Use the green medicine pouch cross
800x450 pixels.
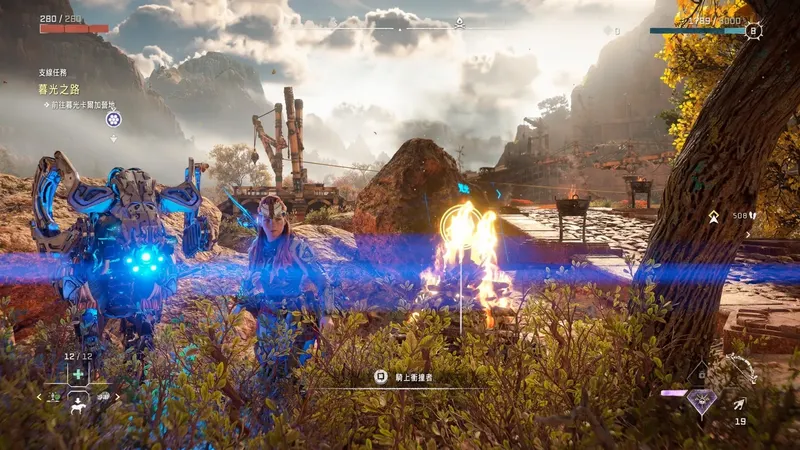tap(78, 373)
